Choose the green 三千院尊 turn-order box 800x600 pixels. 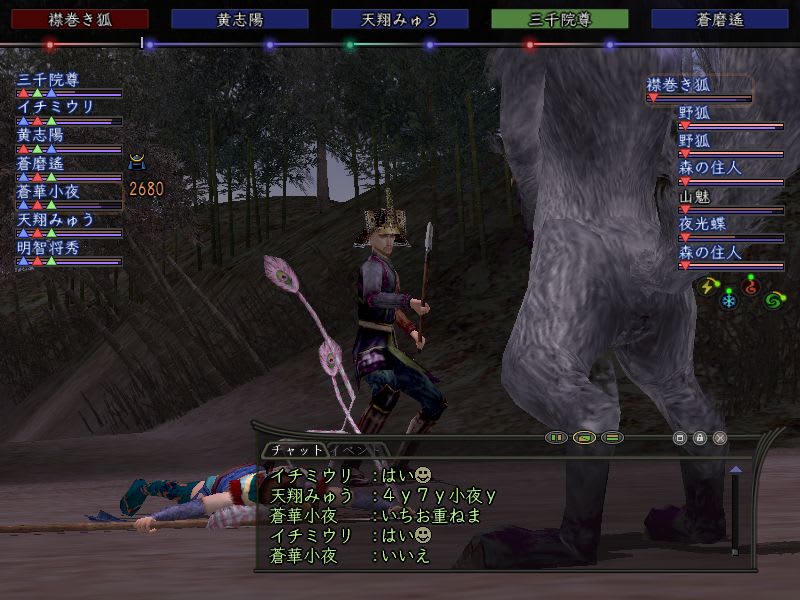coord(560,19)
